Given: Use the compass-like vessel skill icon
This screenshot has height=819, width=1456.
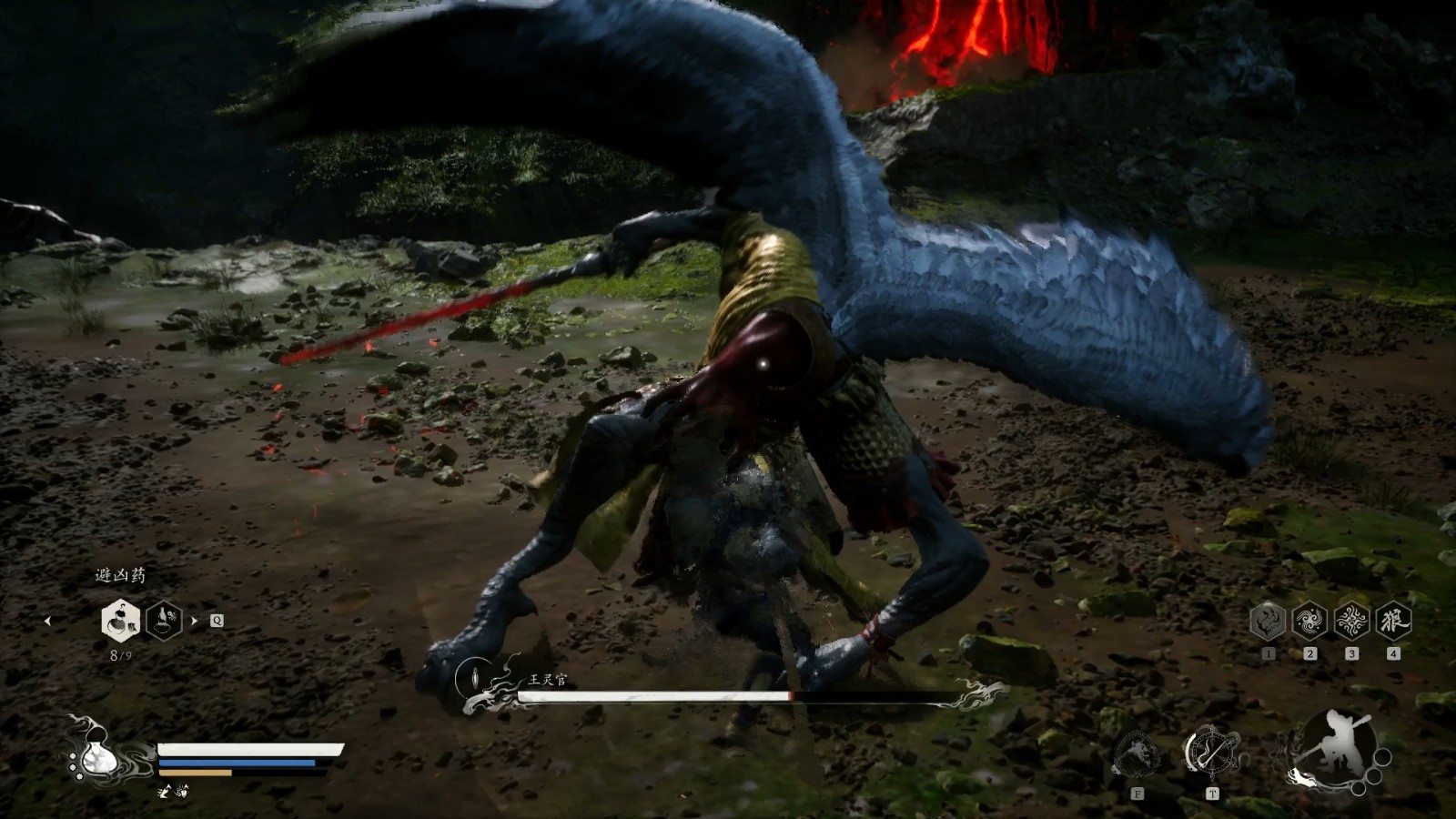Looking at the screenshot, I should point(1211,753).
